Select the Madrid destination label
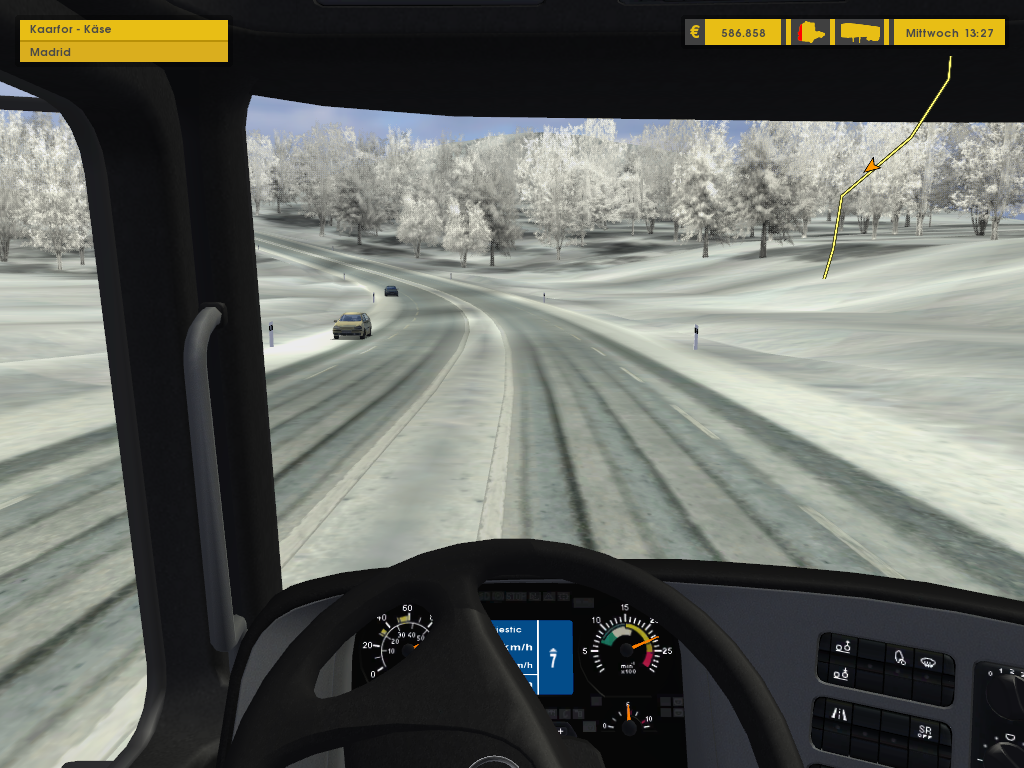Image resolution: width=1024 pixels, height=768 pixels. 123,52
